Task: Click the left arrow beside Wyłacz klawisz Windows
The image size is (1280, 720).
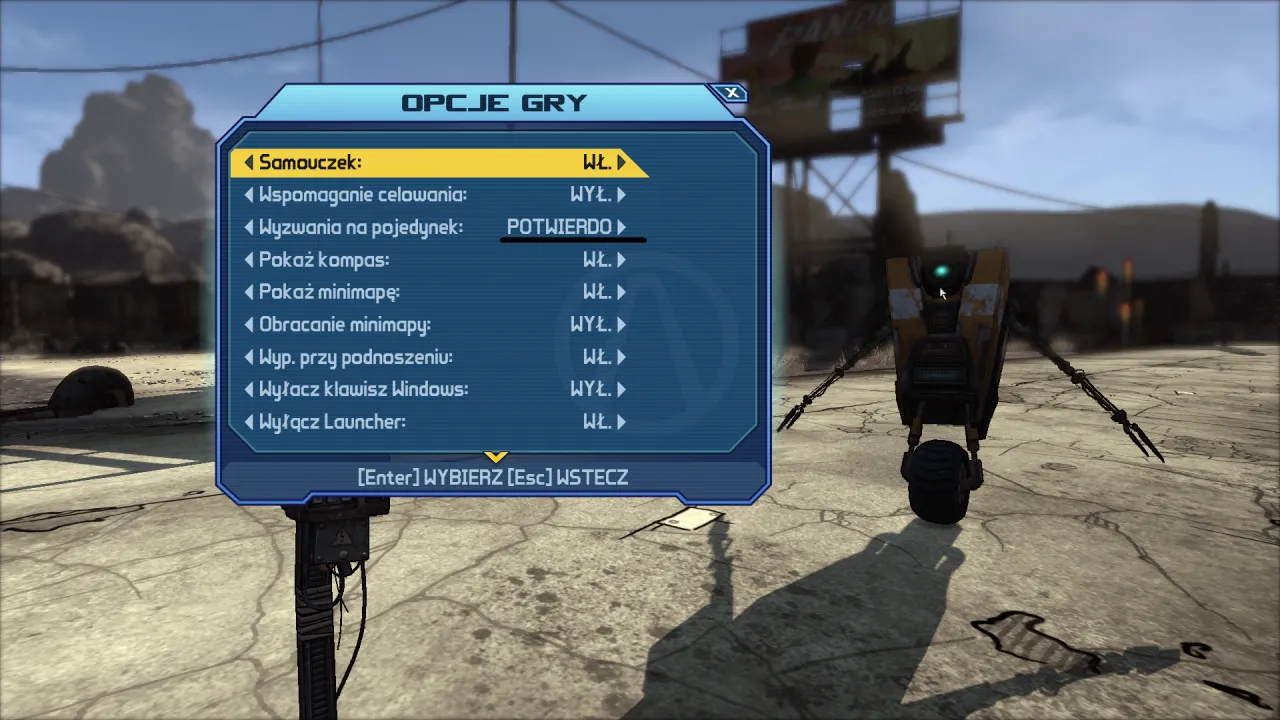Action: coord(248,389)
